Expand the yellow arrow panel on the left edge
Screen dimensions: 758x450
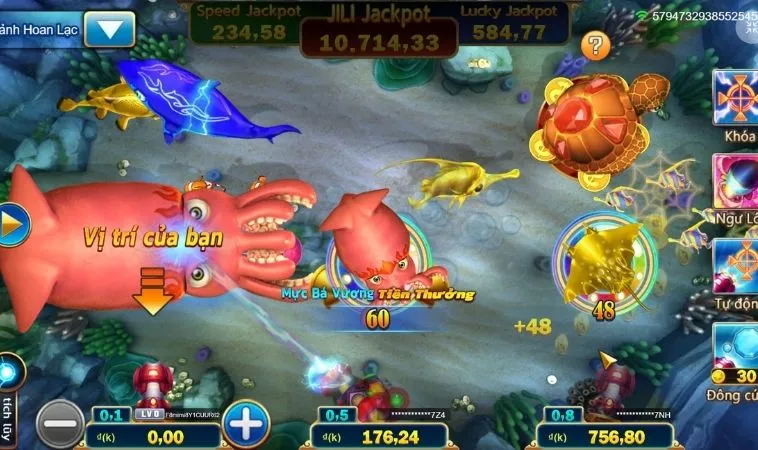[11, 226]
